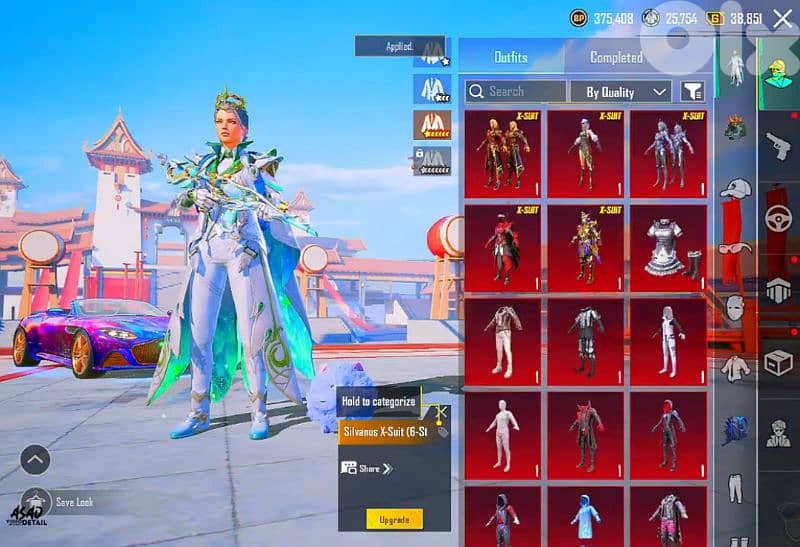Select the face mask subcategory
Screen dimensions: 800x547
(x=734, y=308)
